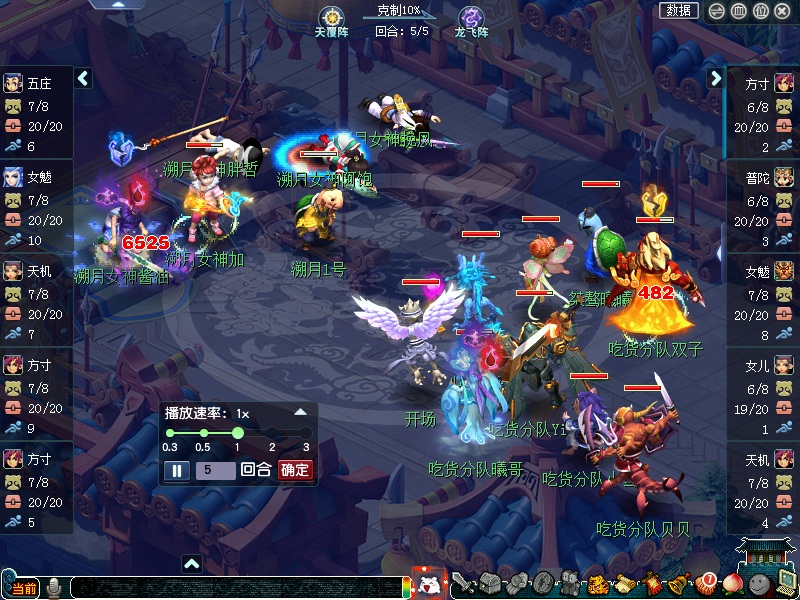Collapse the left team panel arrow
Image resolution: width=800 pixels, height=600 pixels.
click(84, 78)
